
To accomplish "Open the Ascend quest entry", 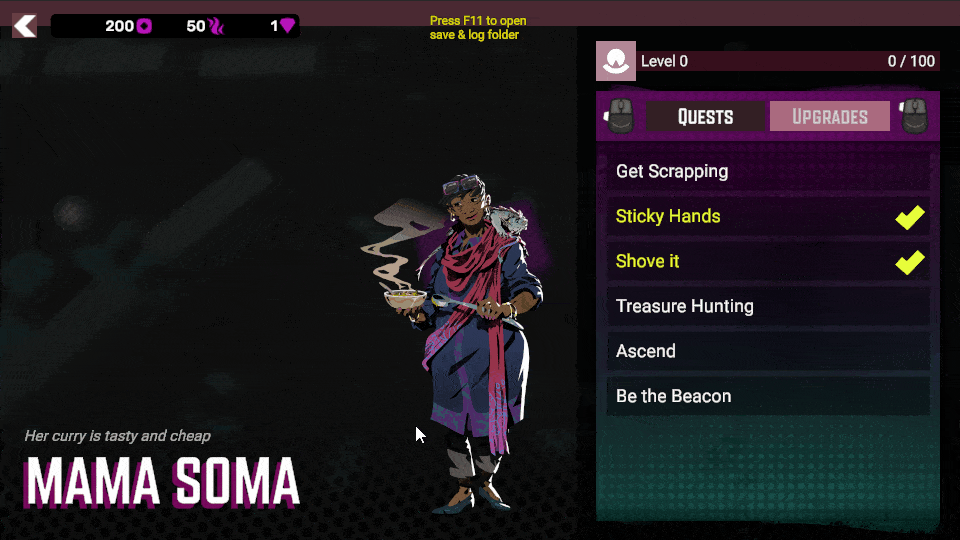I will tap(768, 351).
